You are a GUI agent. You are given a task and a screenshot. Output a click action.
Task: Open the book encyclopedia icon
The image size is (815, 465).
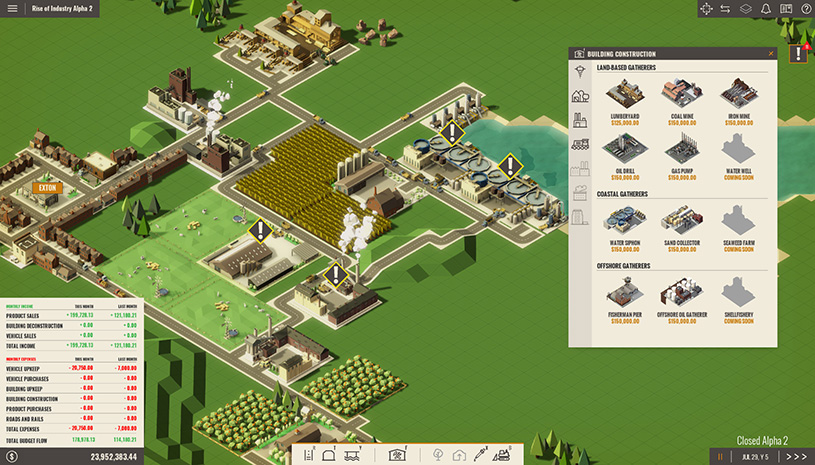click(786, 9)
